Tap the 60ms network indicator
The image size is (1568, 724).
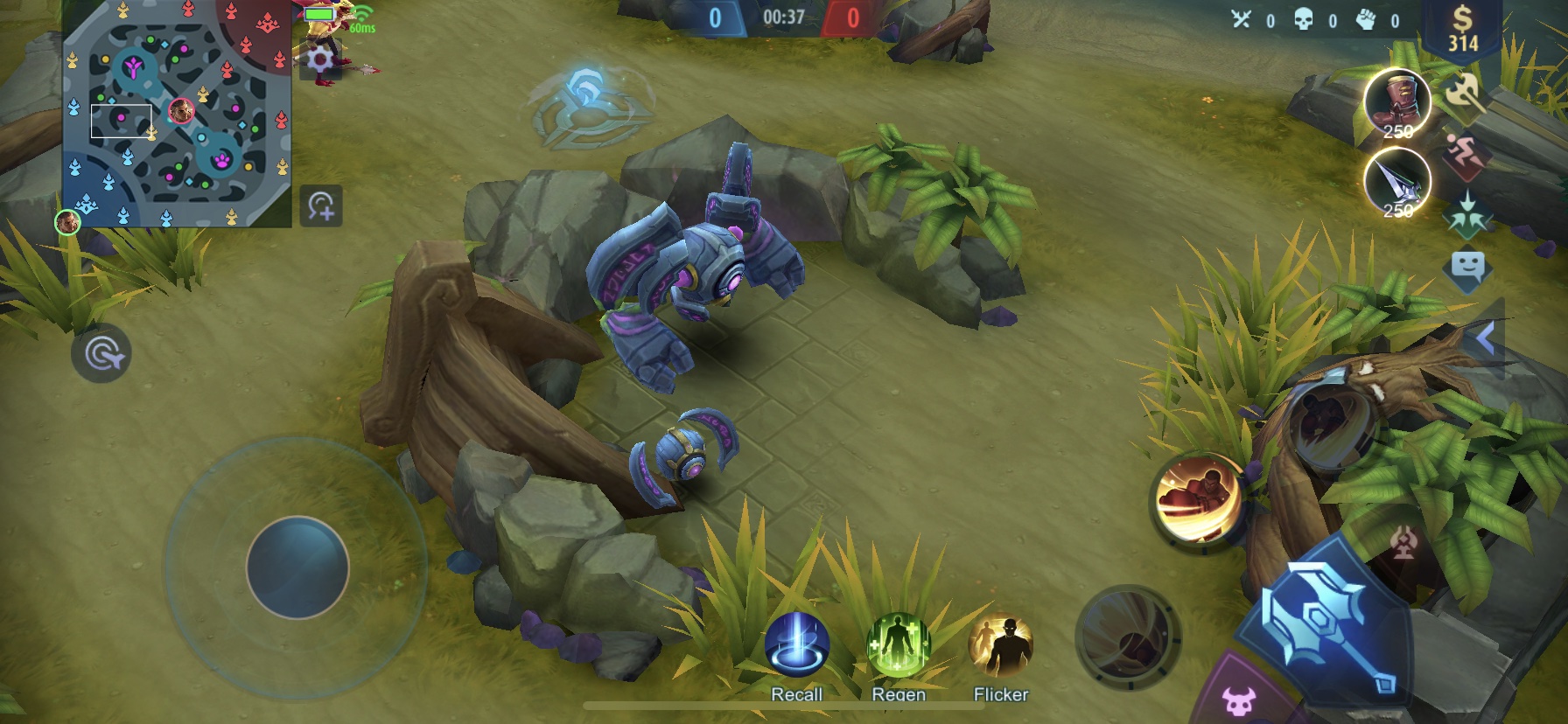click(x=362, y=29)
